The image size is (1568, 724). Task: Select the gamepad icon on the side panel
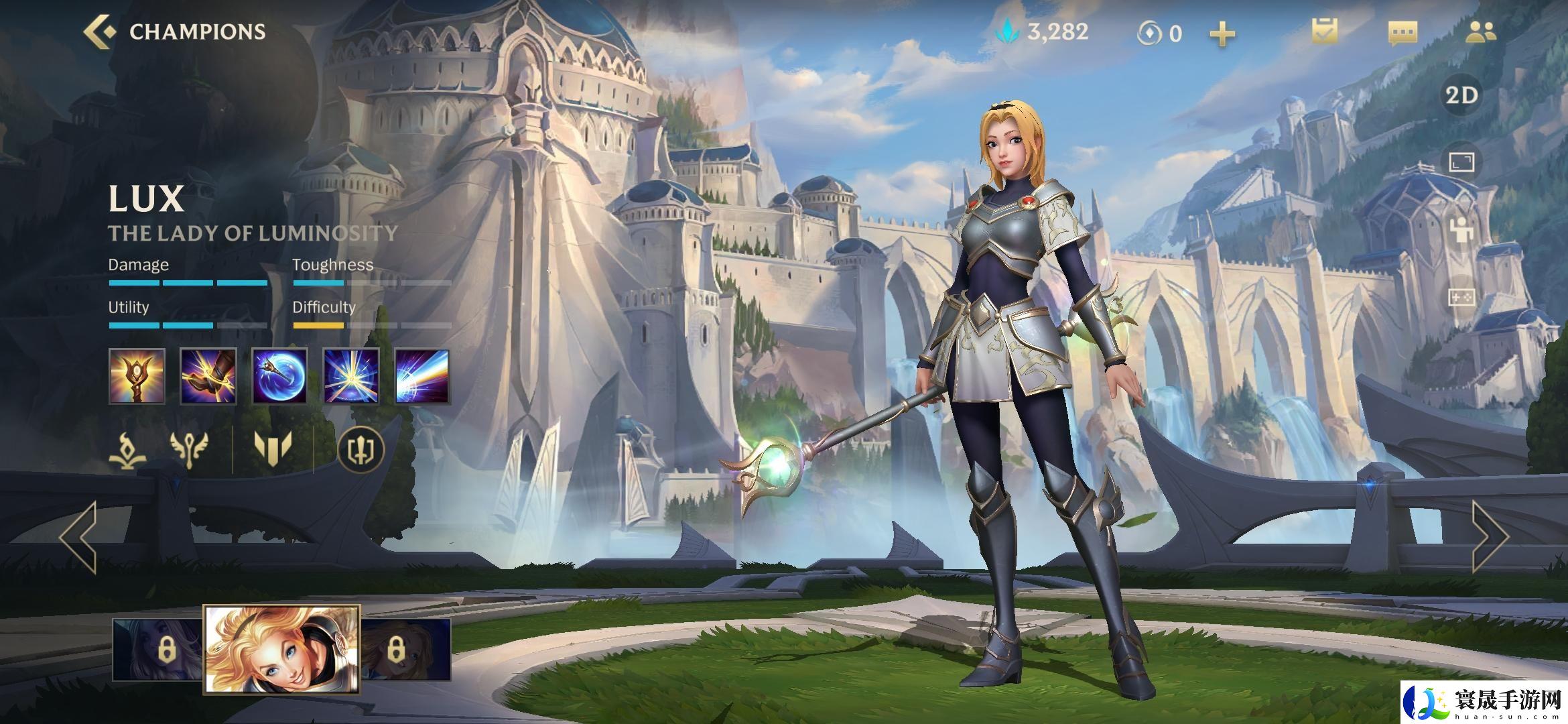pos(1461,297)
